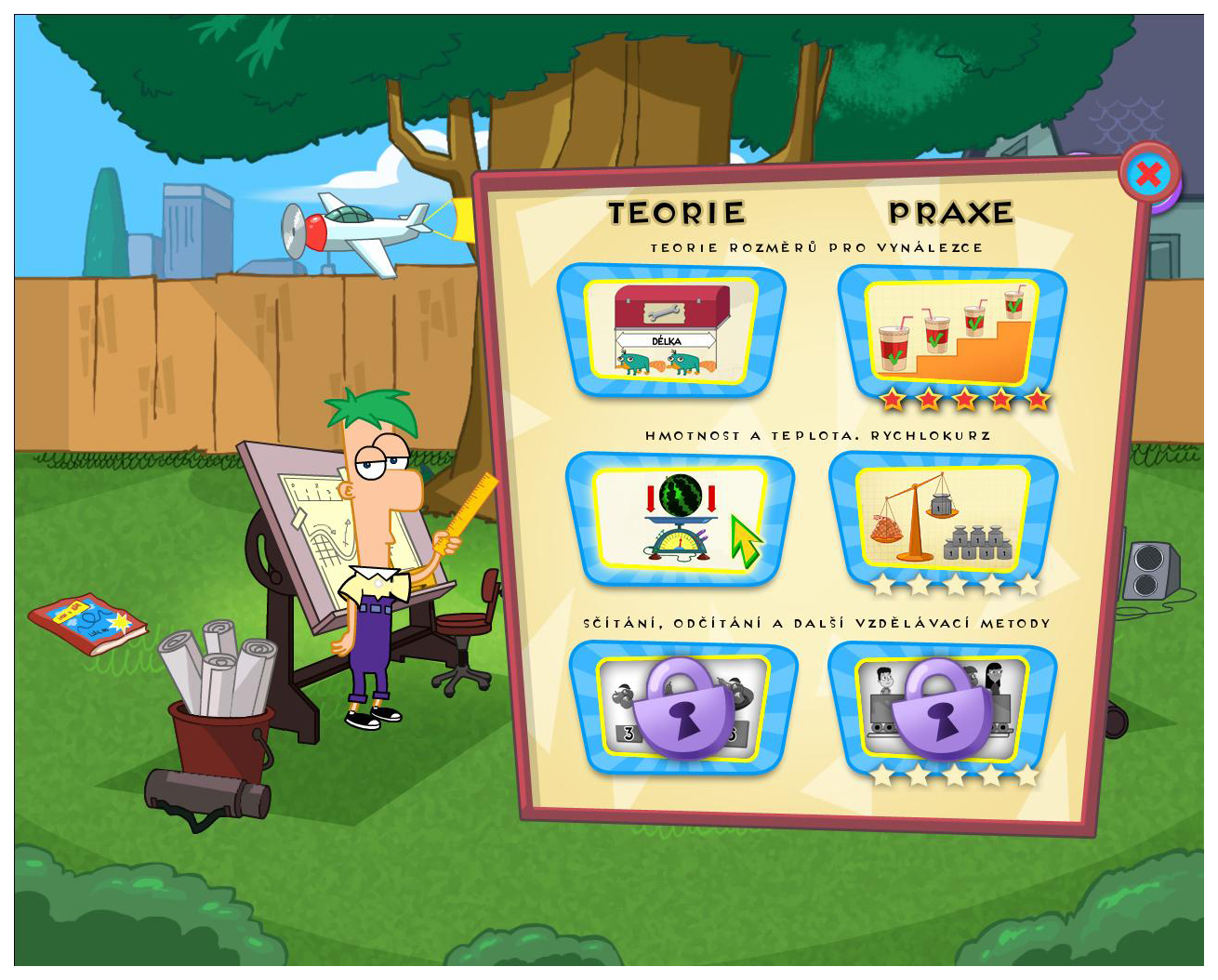The height and width of the screenshot is (980, 1218).
Task: Start the smoothie staircase practice level
Action: coord(951,332)
